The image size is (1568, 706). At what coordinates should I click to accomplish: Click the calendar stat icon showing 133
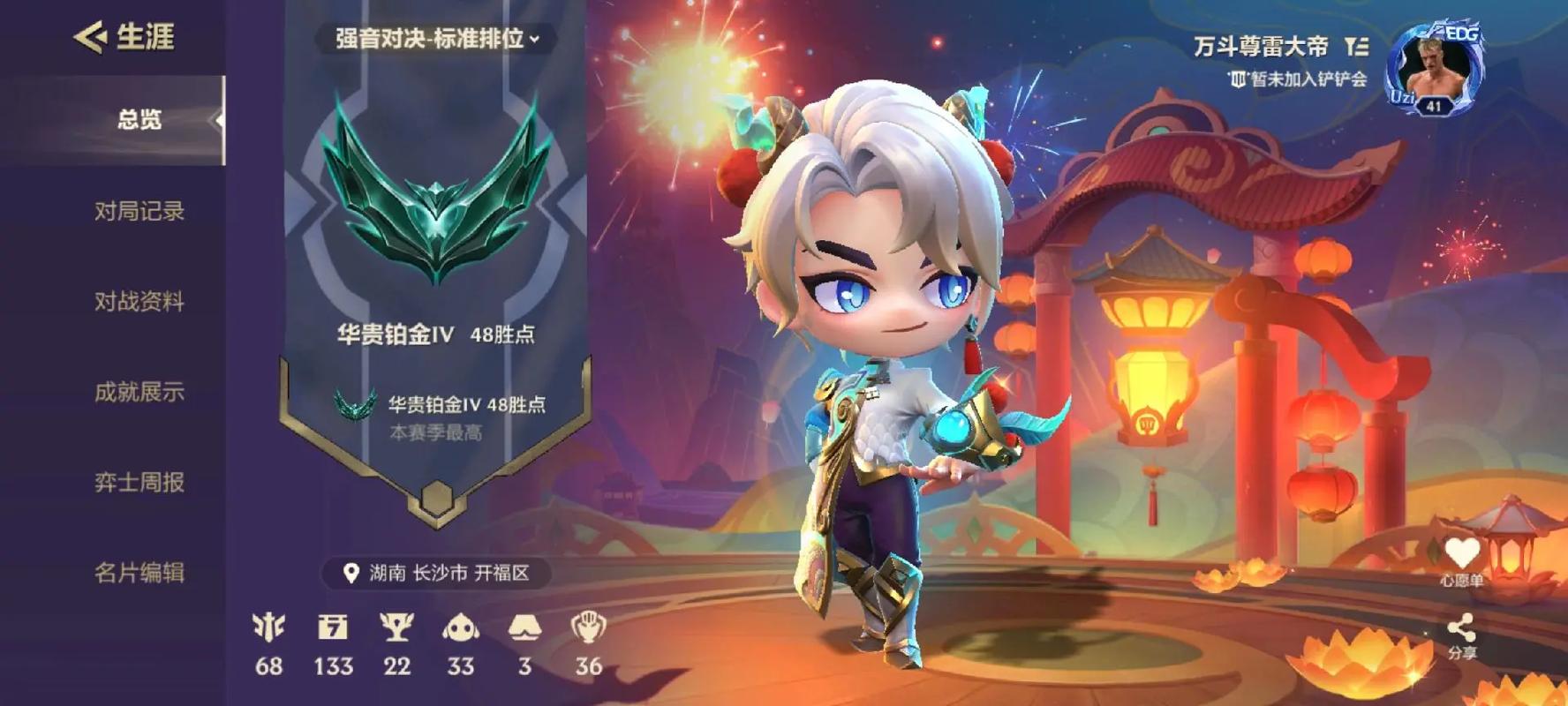[x=333, y=628]
